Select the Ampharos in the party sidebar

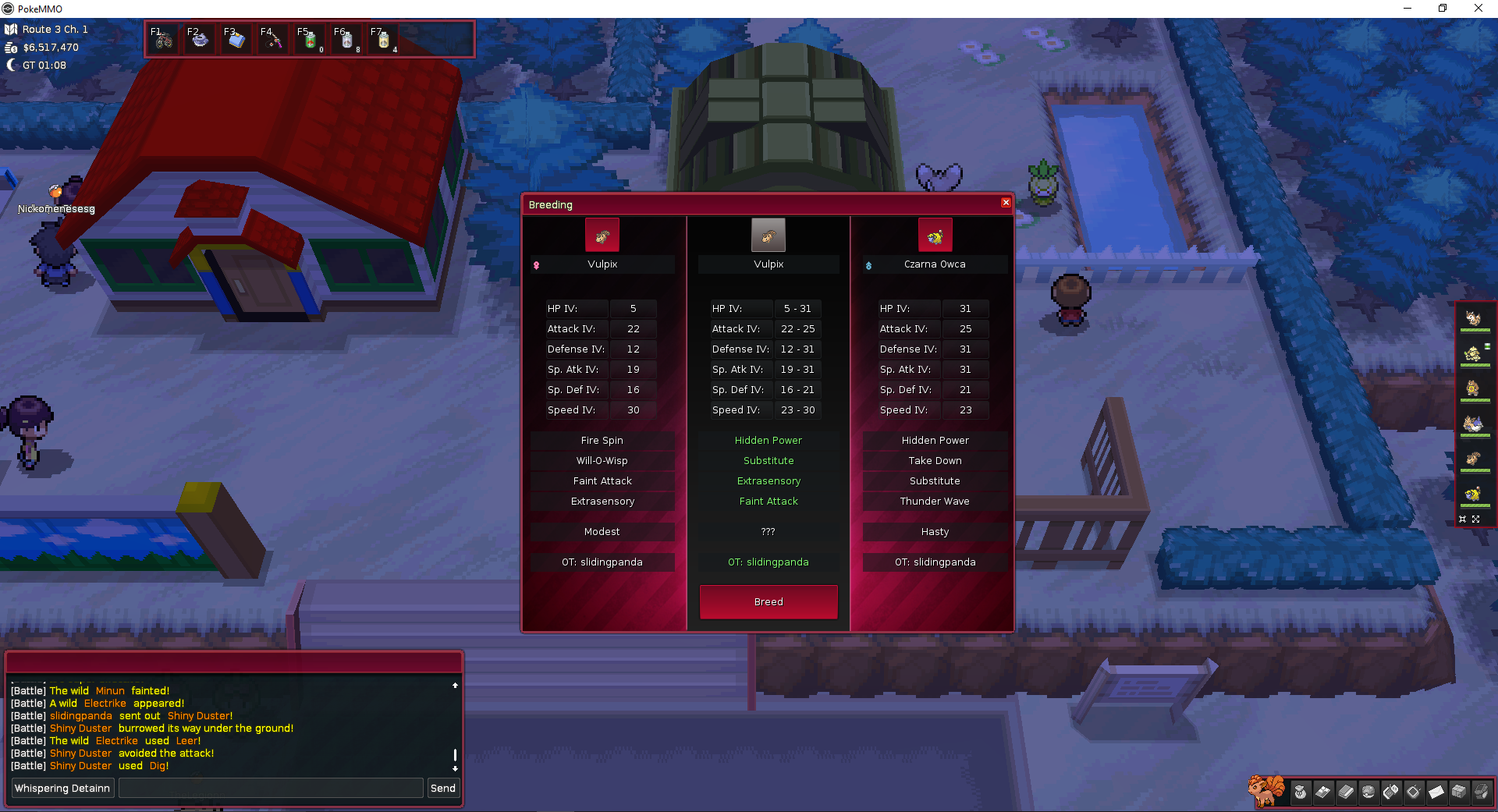click(1473, 494)
